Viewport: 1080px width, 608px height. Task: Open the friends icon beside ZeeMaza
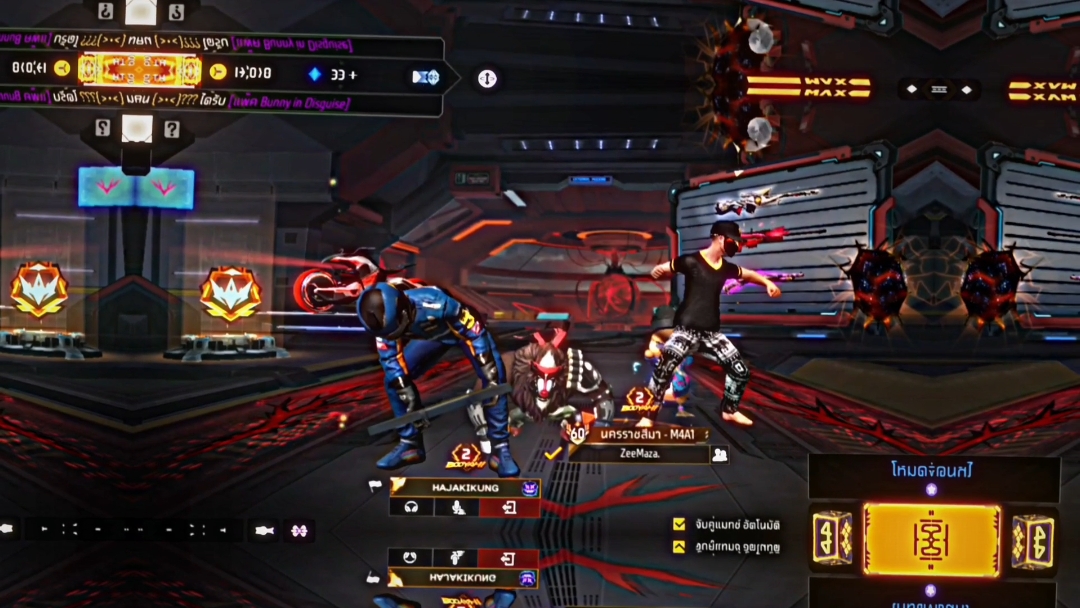coord(718,454)
